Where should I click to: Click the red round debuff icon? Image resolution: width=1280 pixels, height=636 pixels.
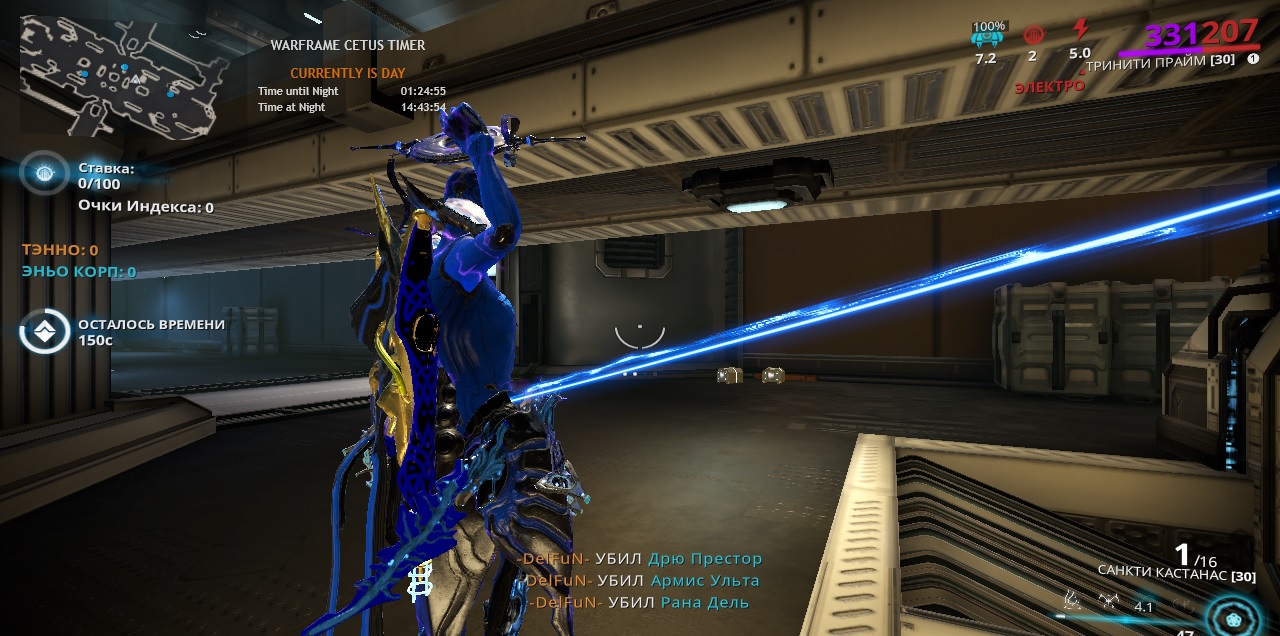pos(1033,34)
